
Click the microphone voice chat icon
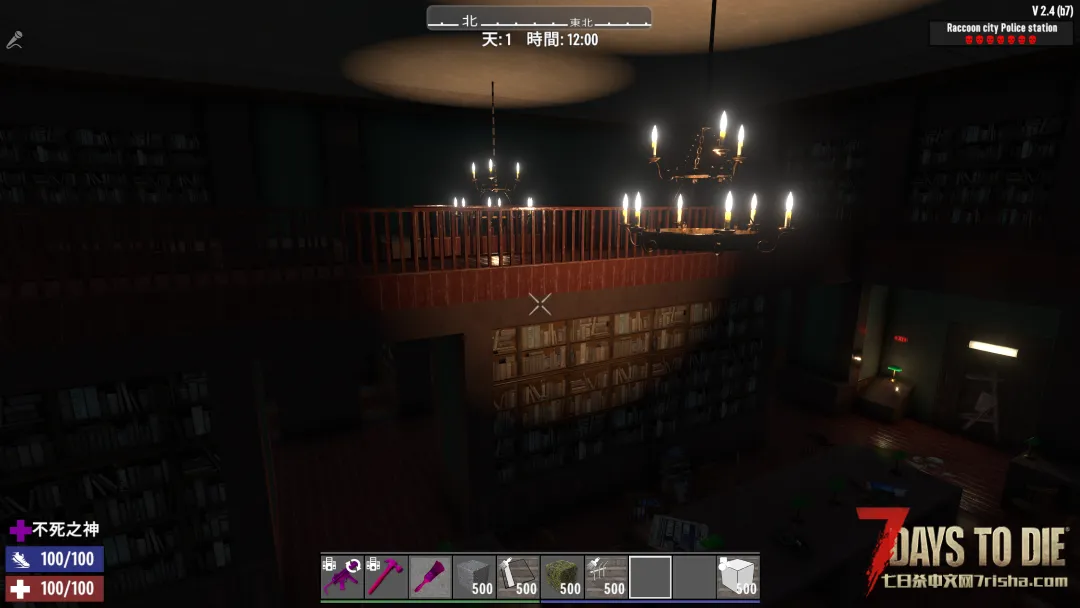coord(14,41)
